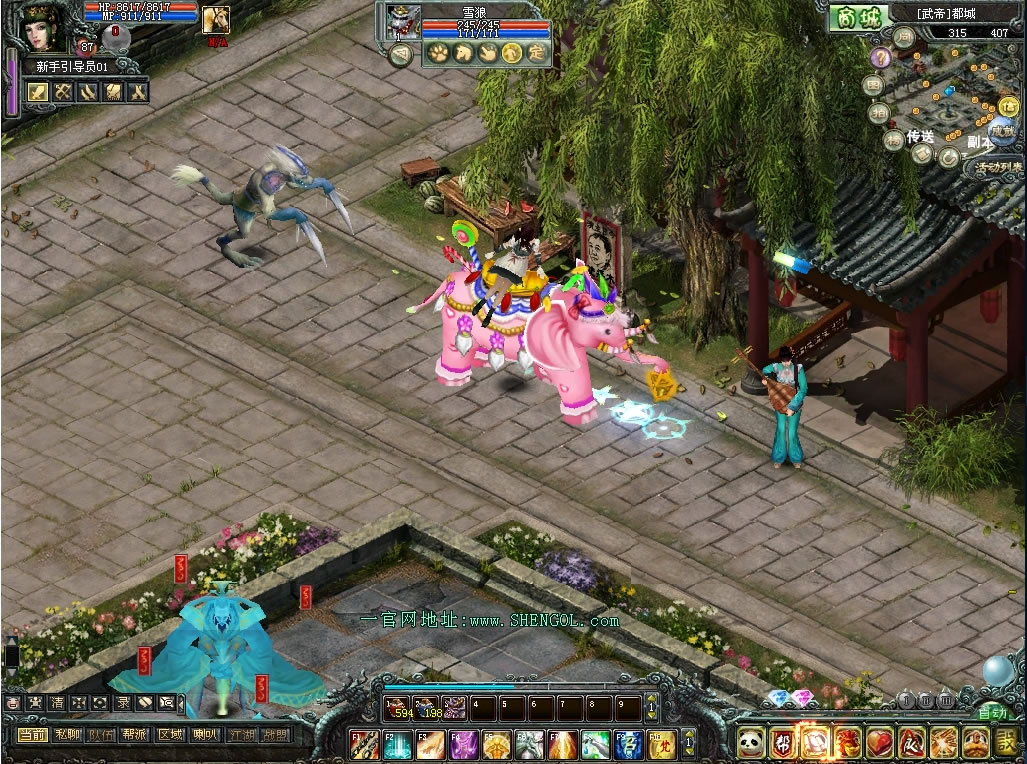Screen dimensions: 1027x764
Task: Open the 帮 guild shield icon
Action: [x=783, y=742]
